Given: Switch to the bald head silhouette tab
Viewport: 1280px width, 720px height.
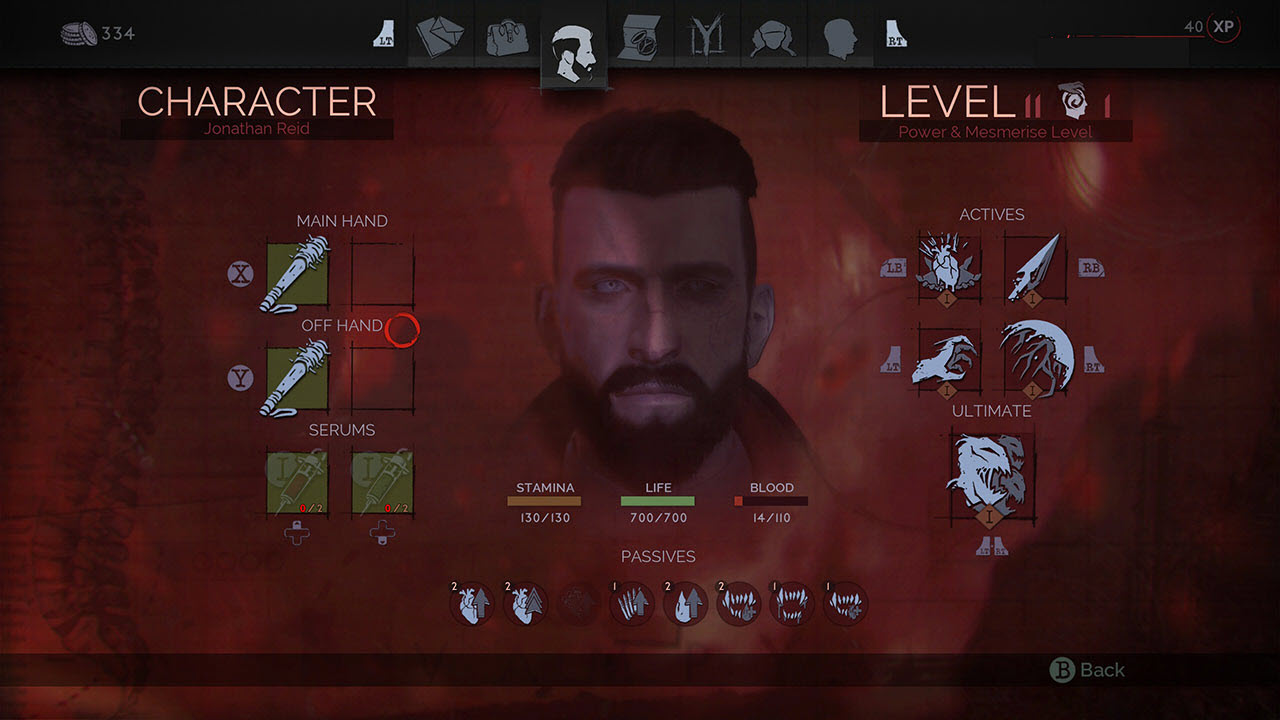Looking at the screenshot, I should coord(840,38).
